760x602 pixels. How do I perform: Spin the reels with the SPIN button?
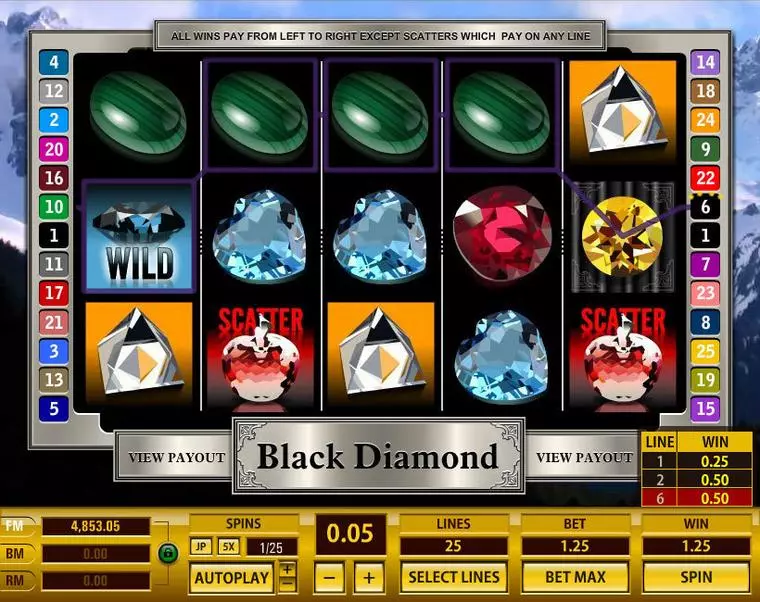click(x=695, y=577)
